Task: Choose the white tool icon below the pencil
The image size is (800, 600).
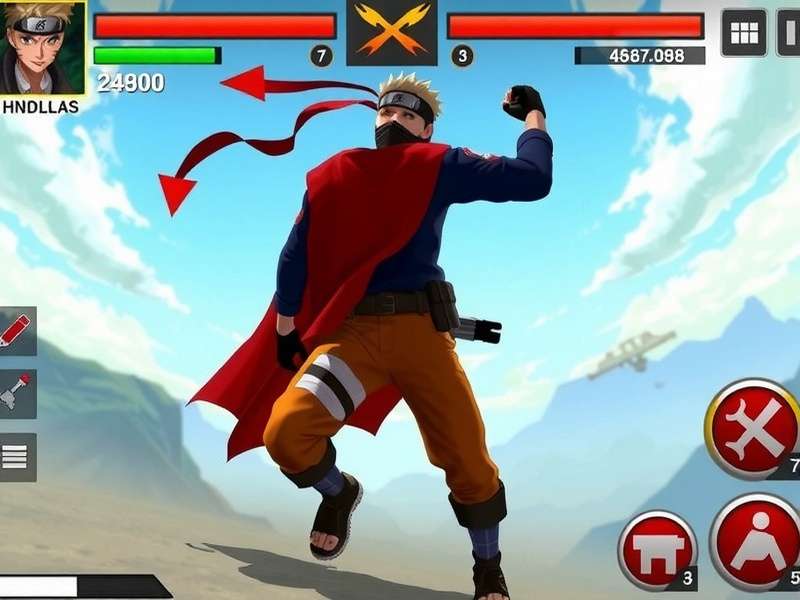Action: tap(17, 394)
